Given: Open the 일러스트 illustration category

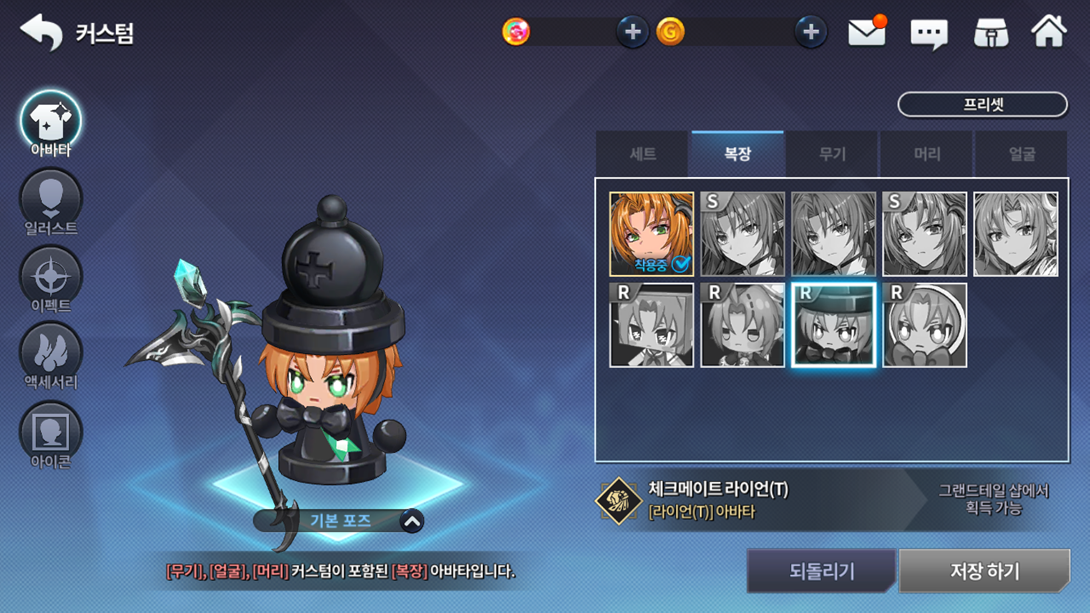Looking at the screenshot, I should 51,203.
